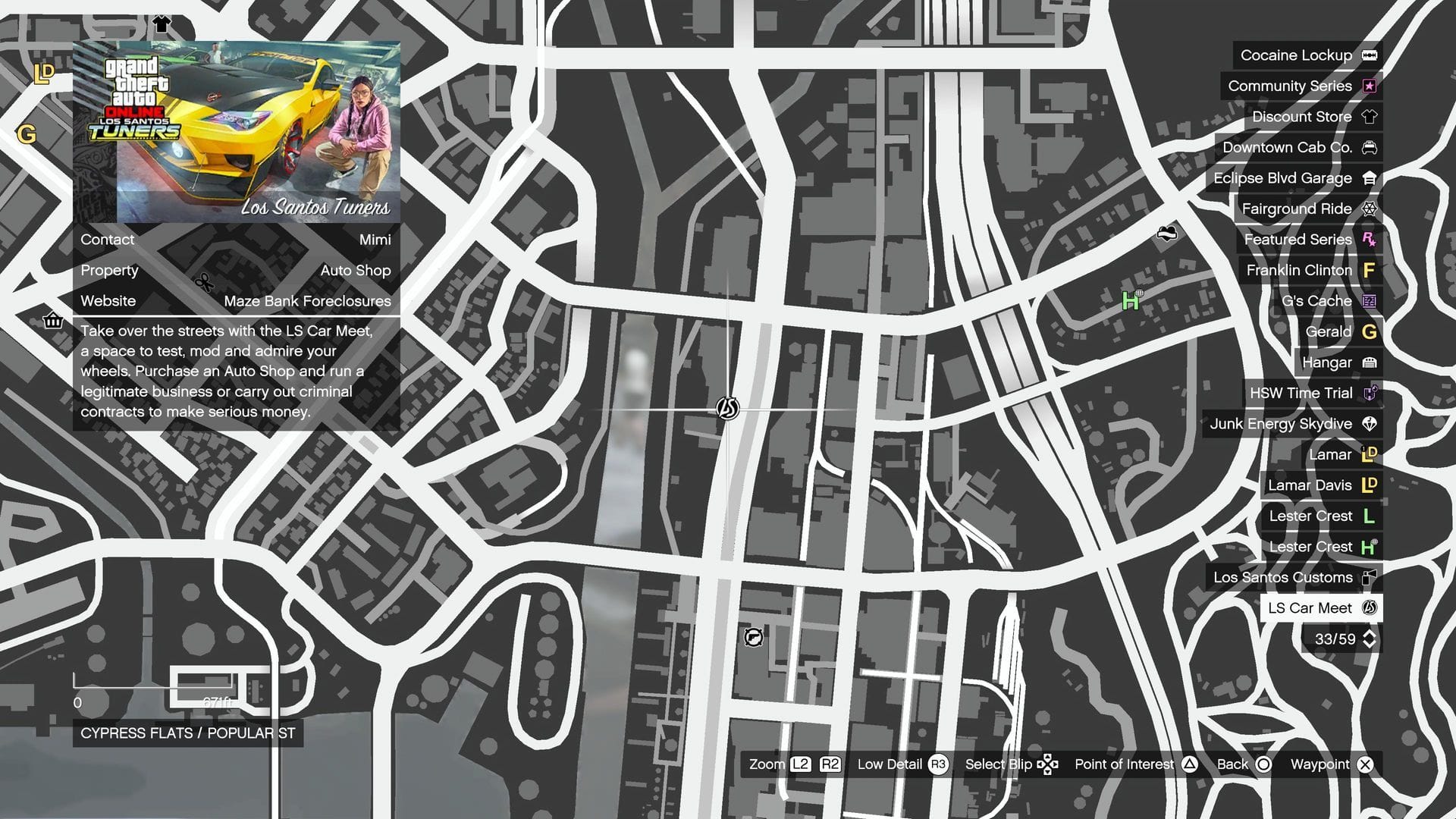Image resolution: width=1456 pixels, height=819 pixels.
Task: Click the down arrow on the 33/59 counter
Action: [1369, 645]
